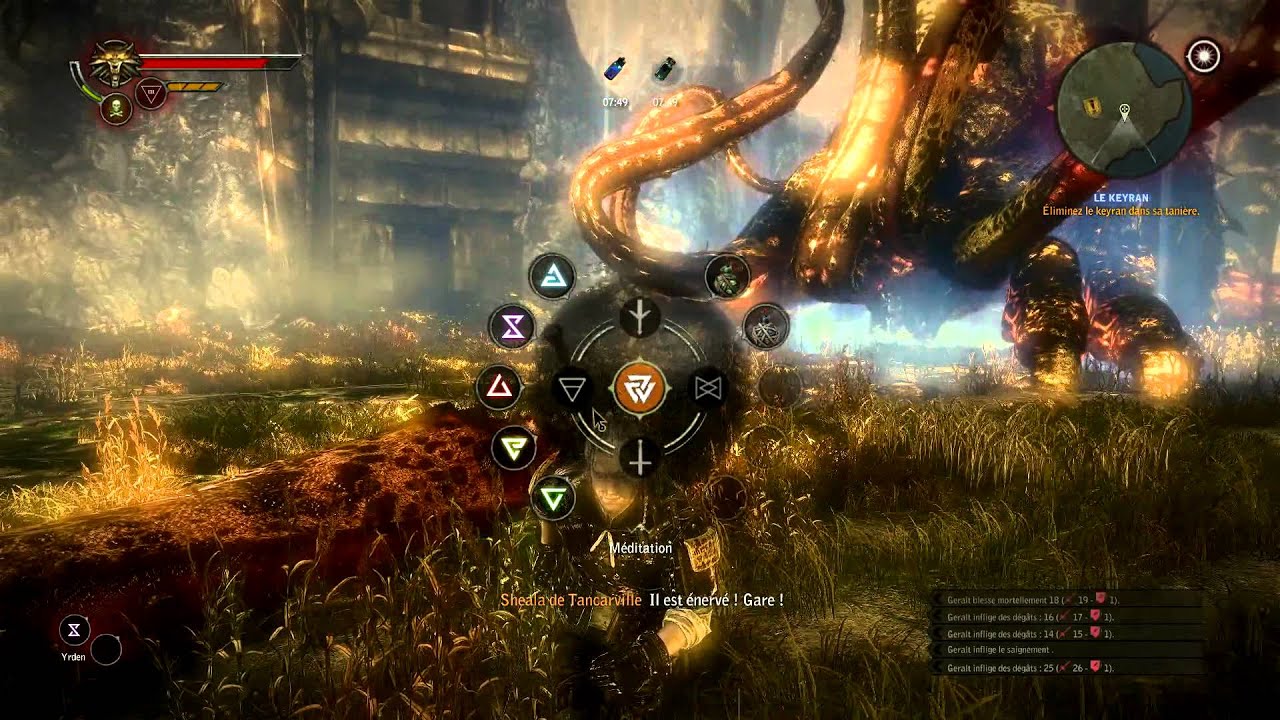
Task: Choose the inner downward triangle wheel icon
Action: 572,389
